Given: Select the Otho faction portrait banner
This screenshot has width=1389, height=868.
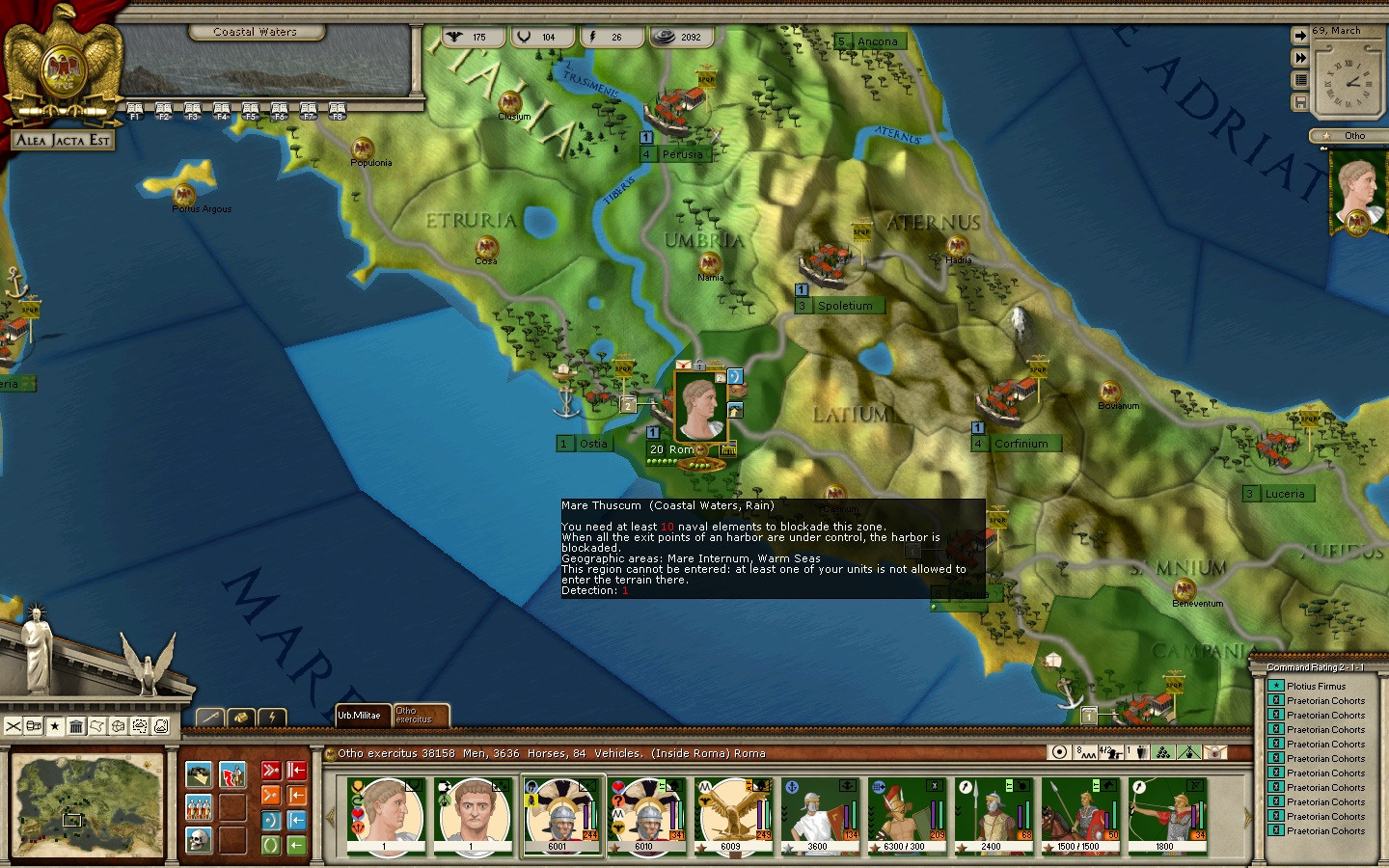Looking at the screenshot, I should [x=1357, y=192].
